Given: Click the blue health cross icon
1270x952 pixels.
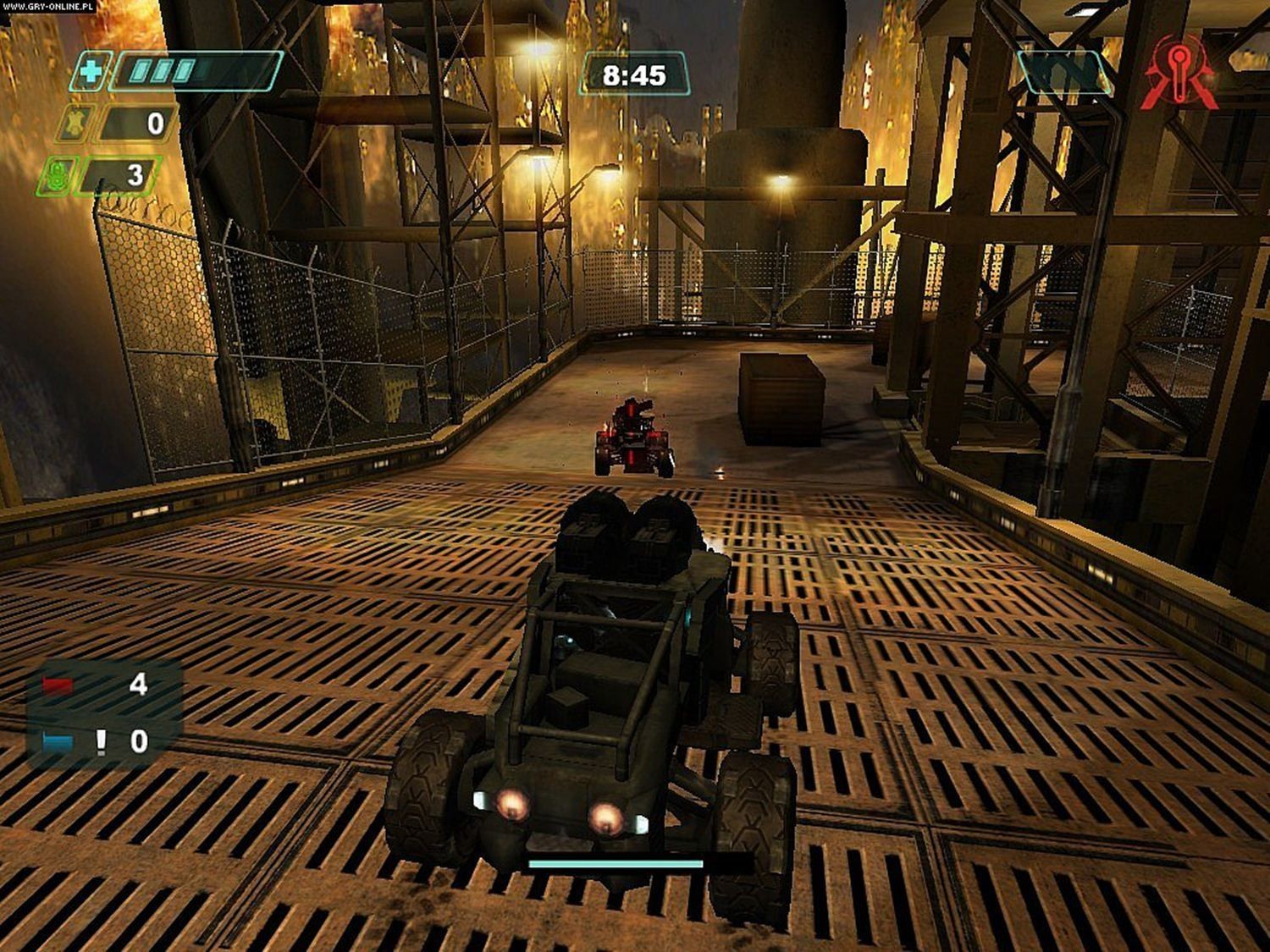Looking at the screenshot, I should [89, 71].
